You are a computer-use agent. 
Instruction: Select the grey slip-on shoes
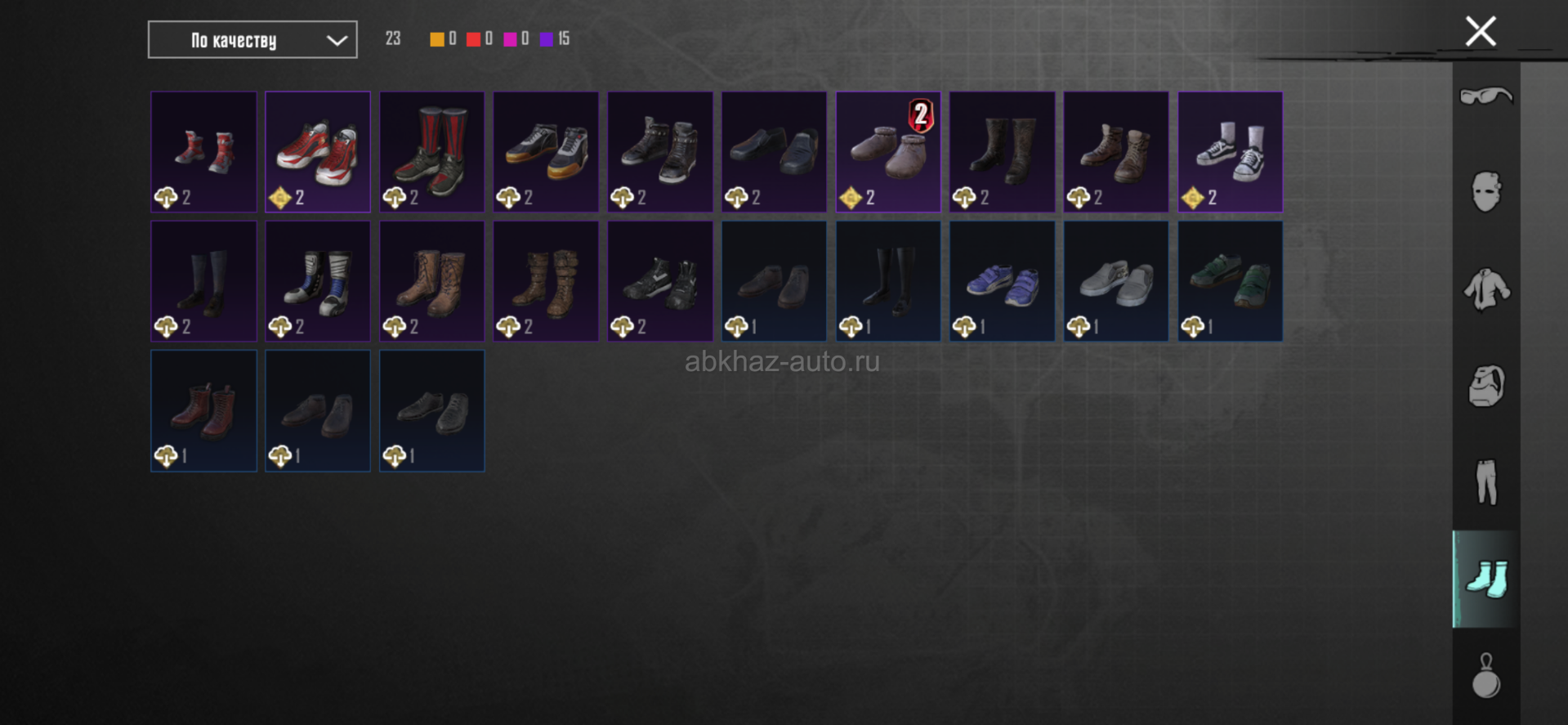click(1115, 281)
